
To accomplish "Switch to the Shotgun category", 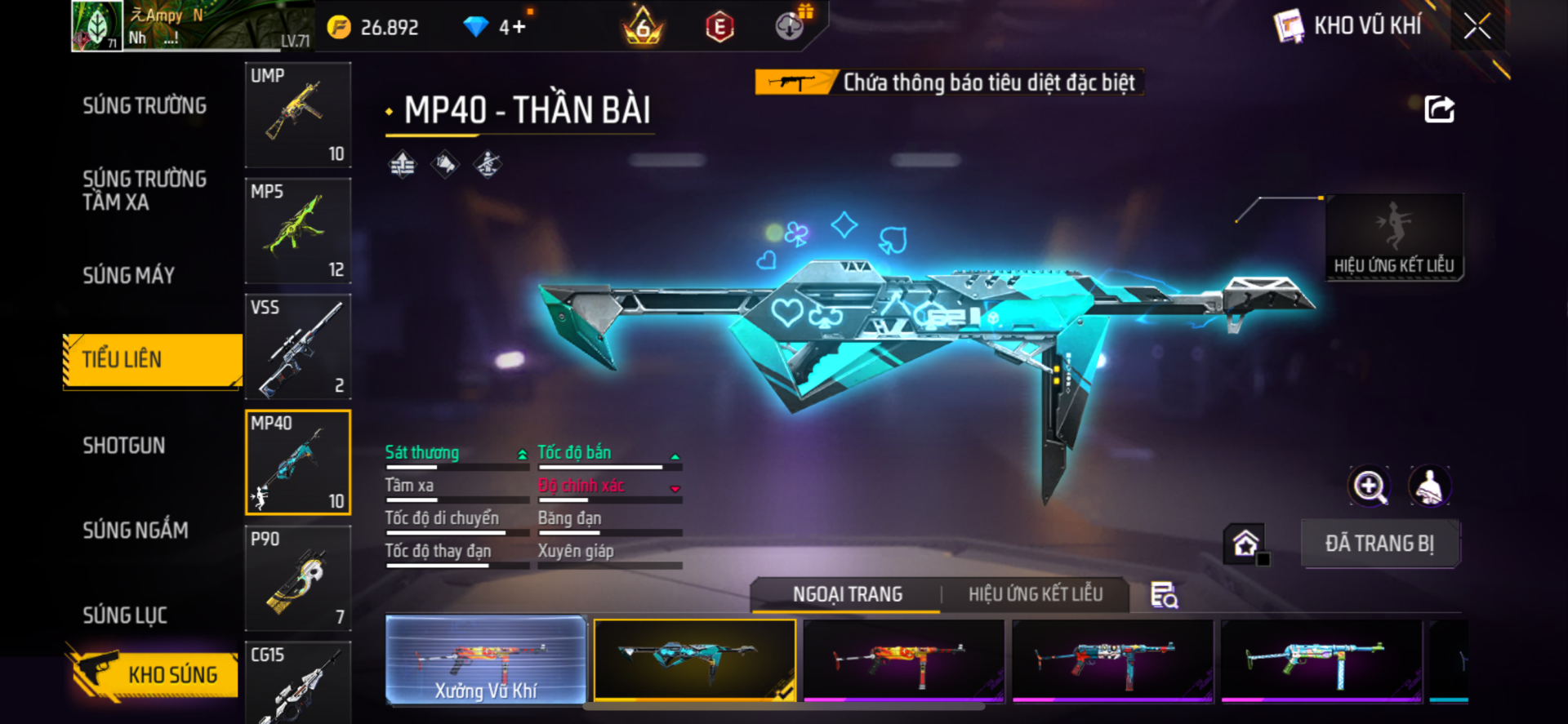I will pos(124,446).
